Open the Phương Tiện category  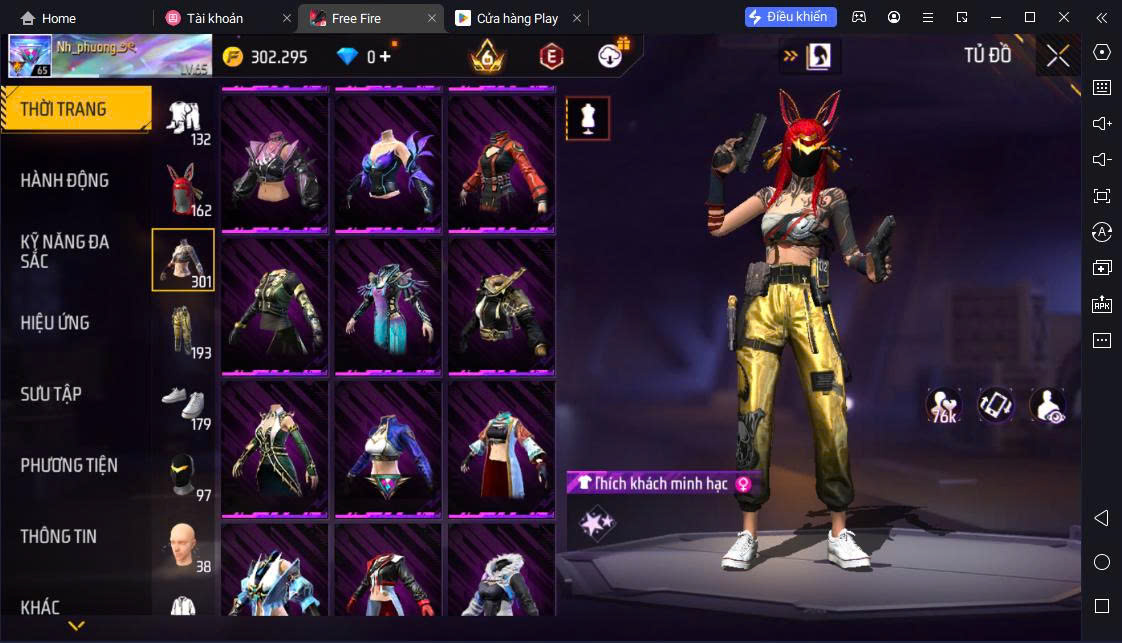[x=69, y=465]
